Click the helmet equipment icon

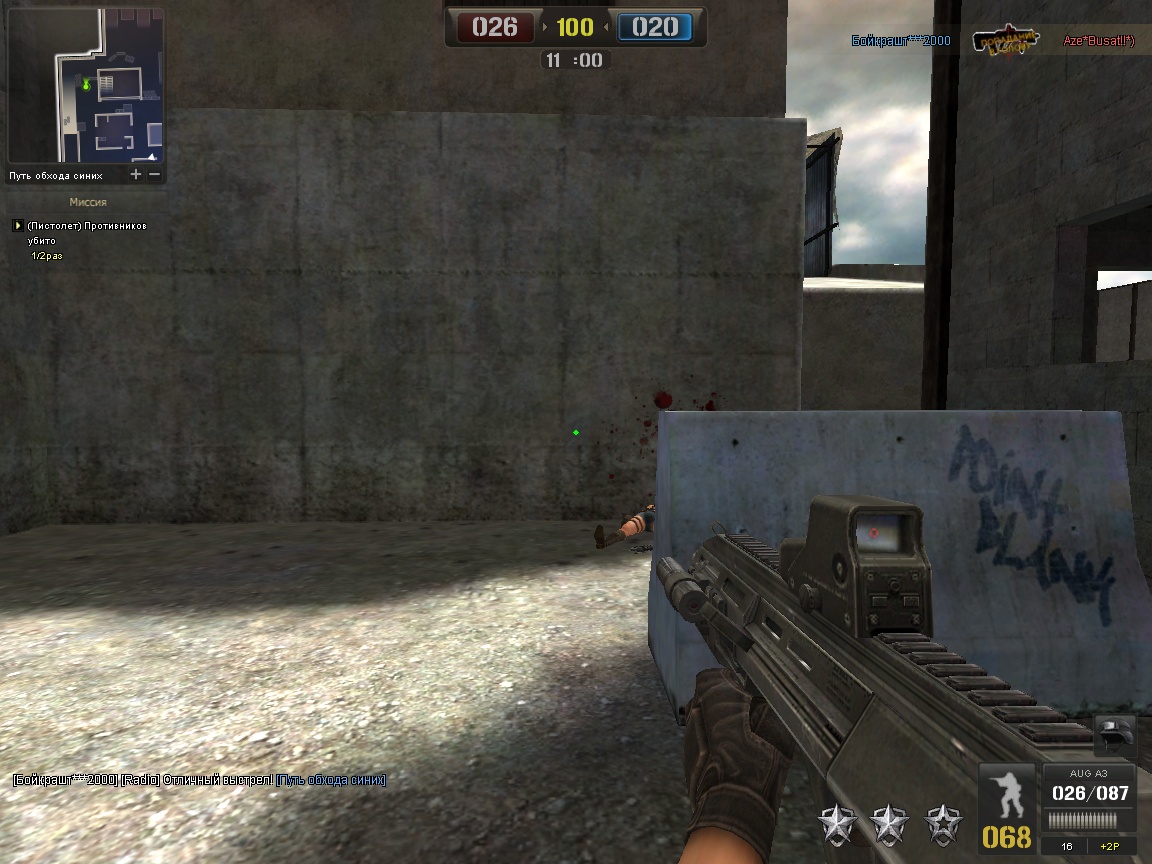[1115, 736]
